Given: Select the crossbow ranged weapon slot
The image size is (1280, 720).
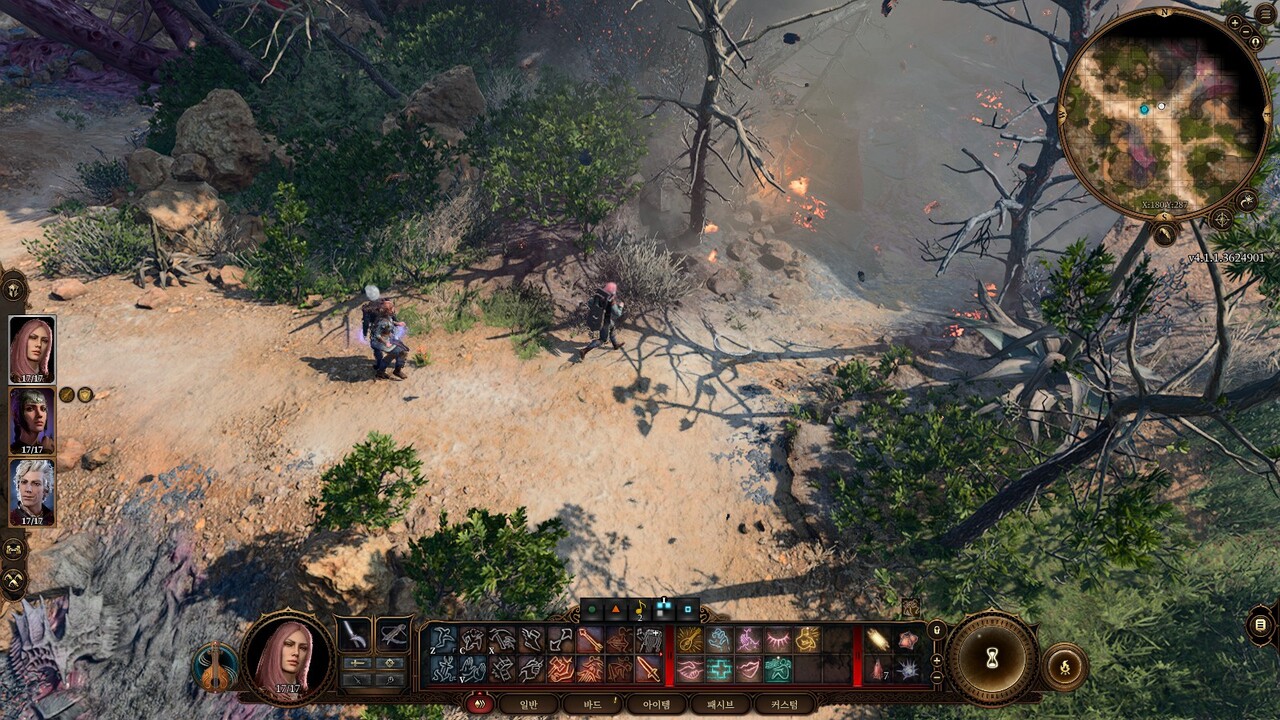Looking at the screenshot, I should 393,634.
